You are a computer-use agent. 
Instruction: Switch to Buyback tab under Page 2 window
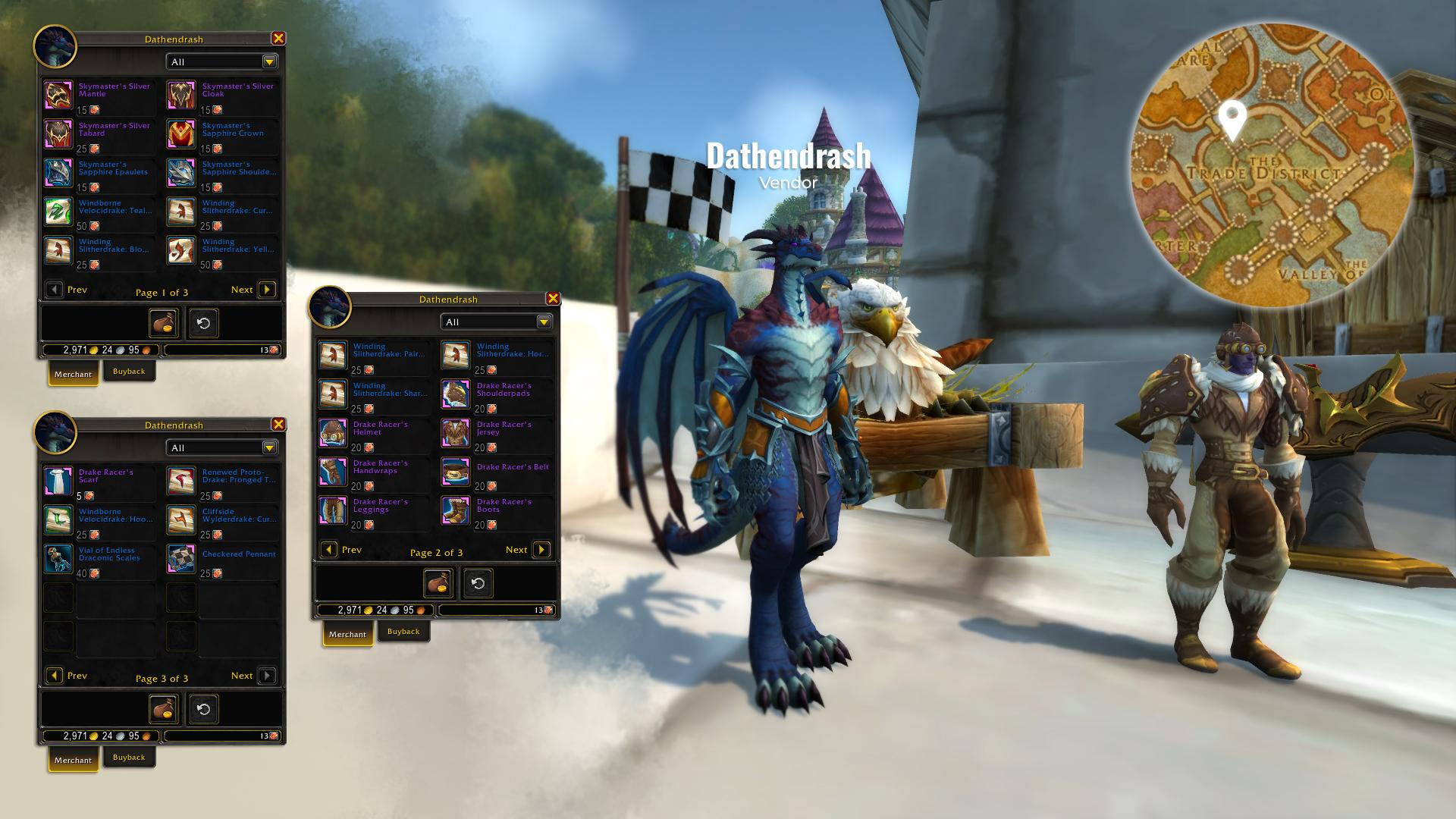pyautogui.click(x=403, y=632)
